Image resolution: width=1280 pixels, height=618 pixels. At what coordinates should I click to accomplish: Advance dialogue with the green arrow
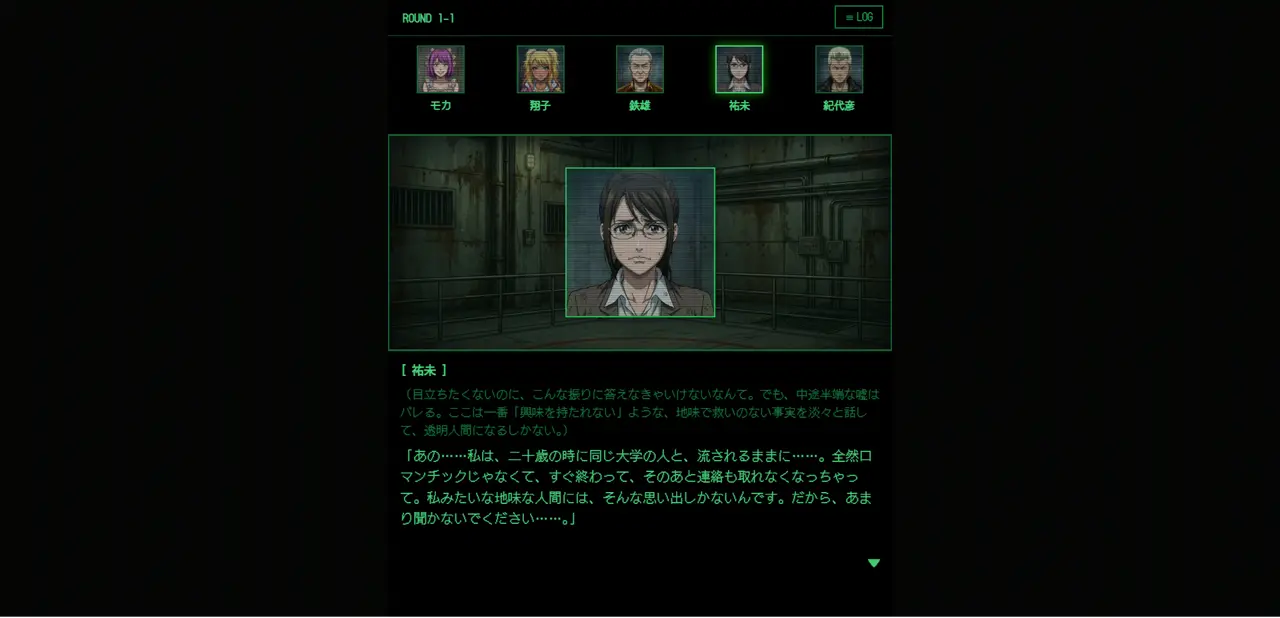pos(873,563)
